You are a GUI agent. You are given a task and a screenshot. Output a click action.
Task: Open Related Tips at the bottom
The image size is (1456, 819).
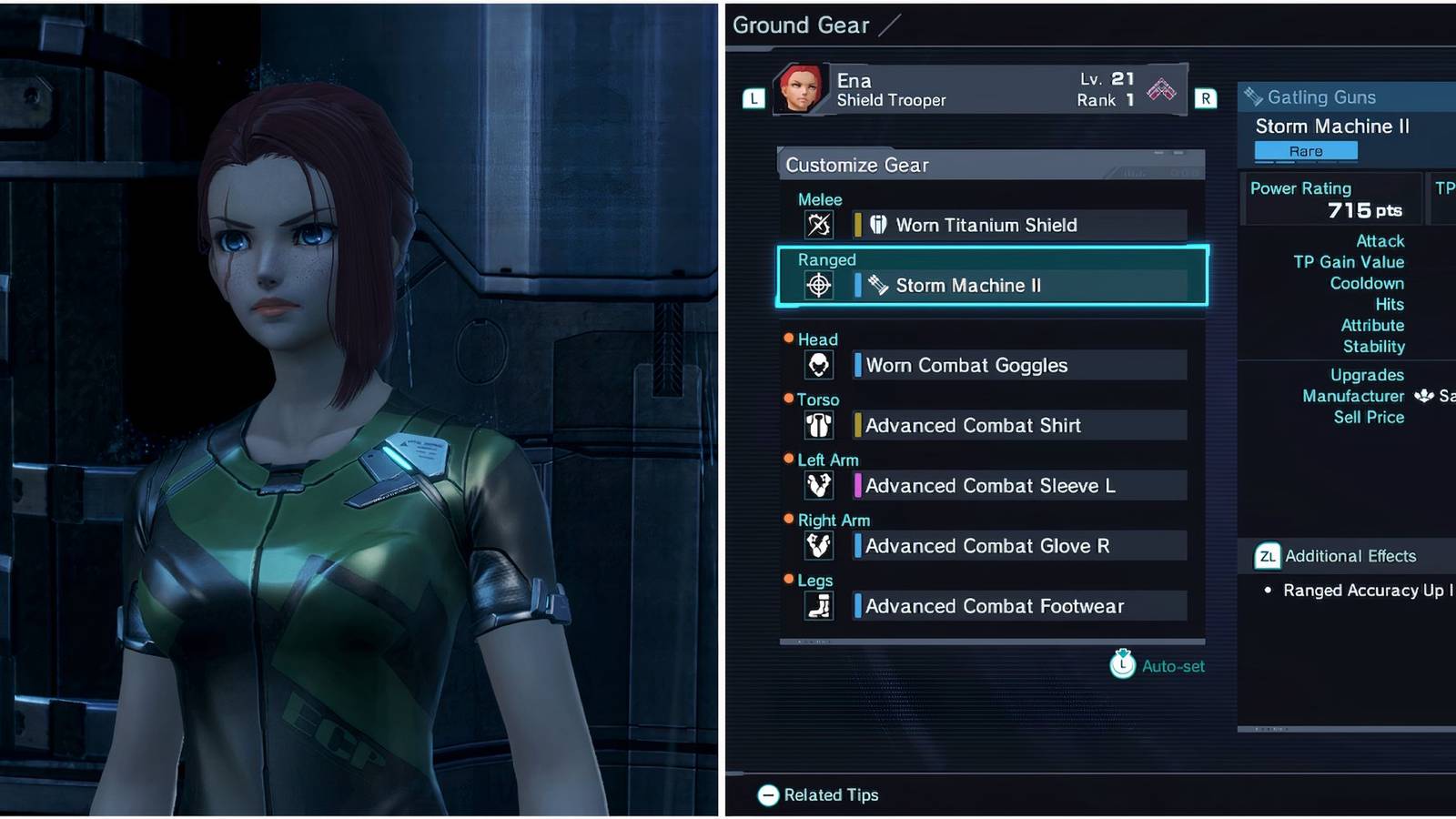(x=817, y=794)
